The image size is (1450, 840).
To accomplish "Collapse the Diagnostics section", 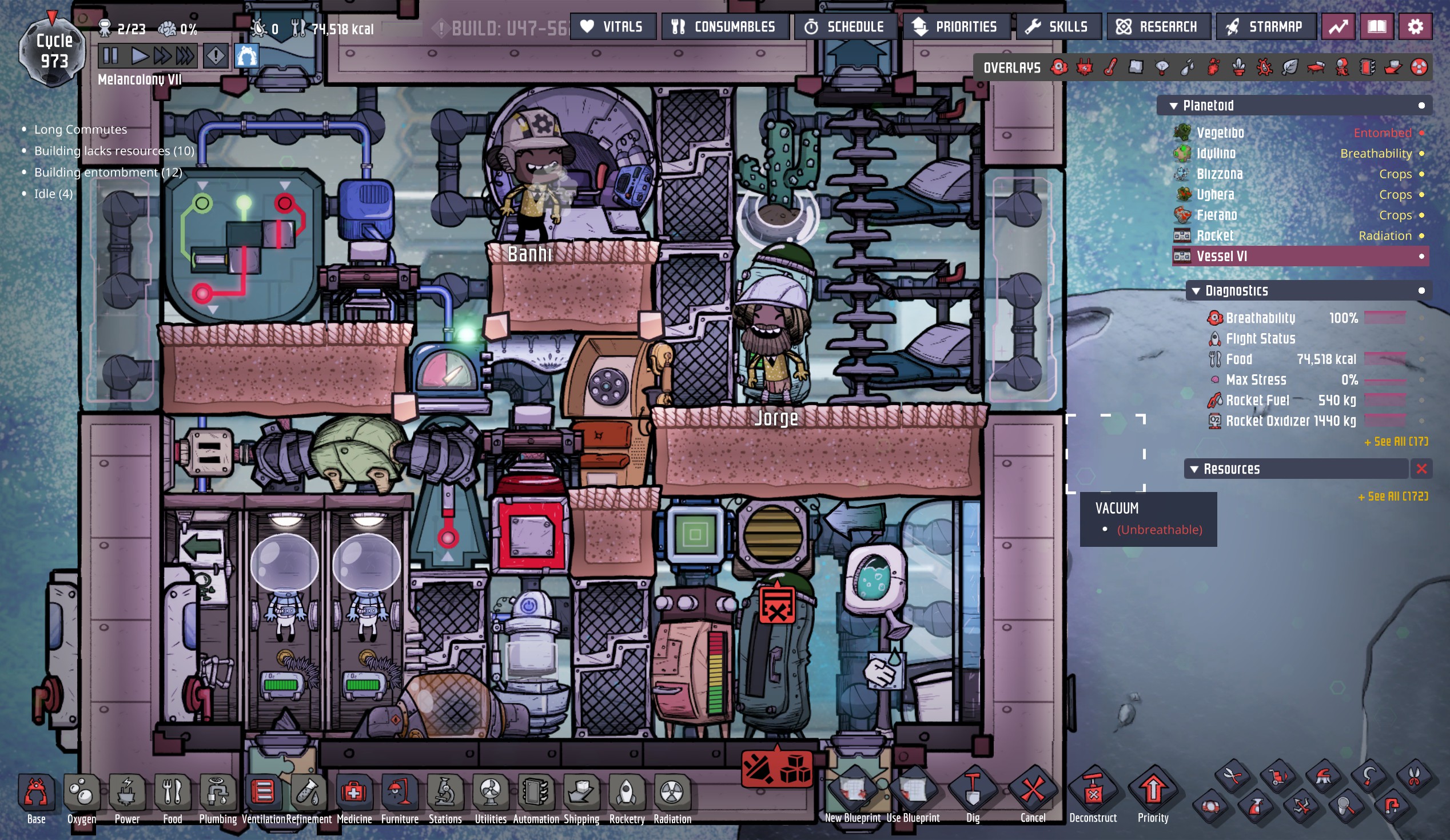I will [x=1196, y=291].
